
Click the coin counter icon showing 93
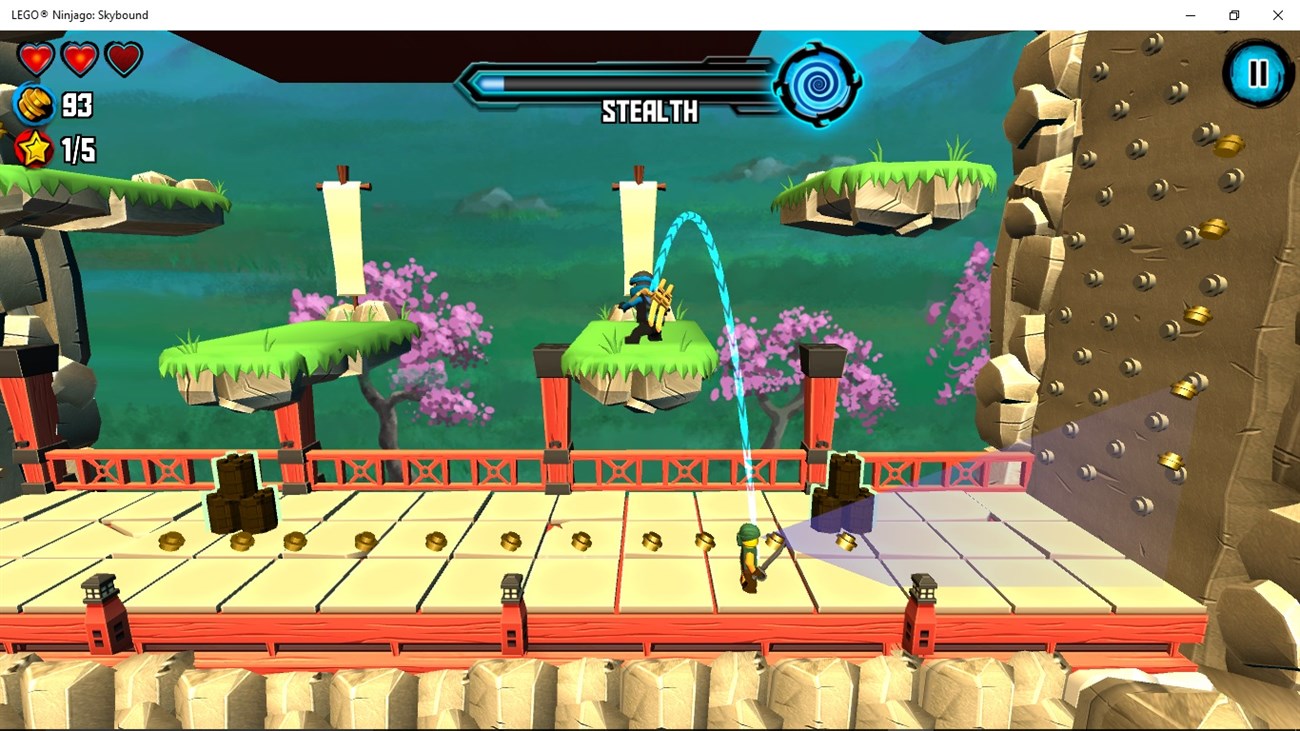[35, 103]
